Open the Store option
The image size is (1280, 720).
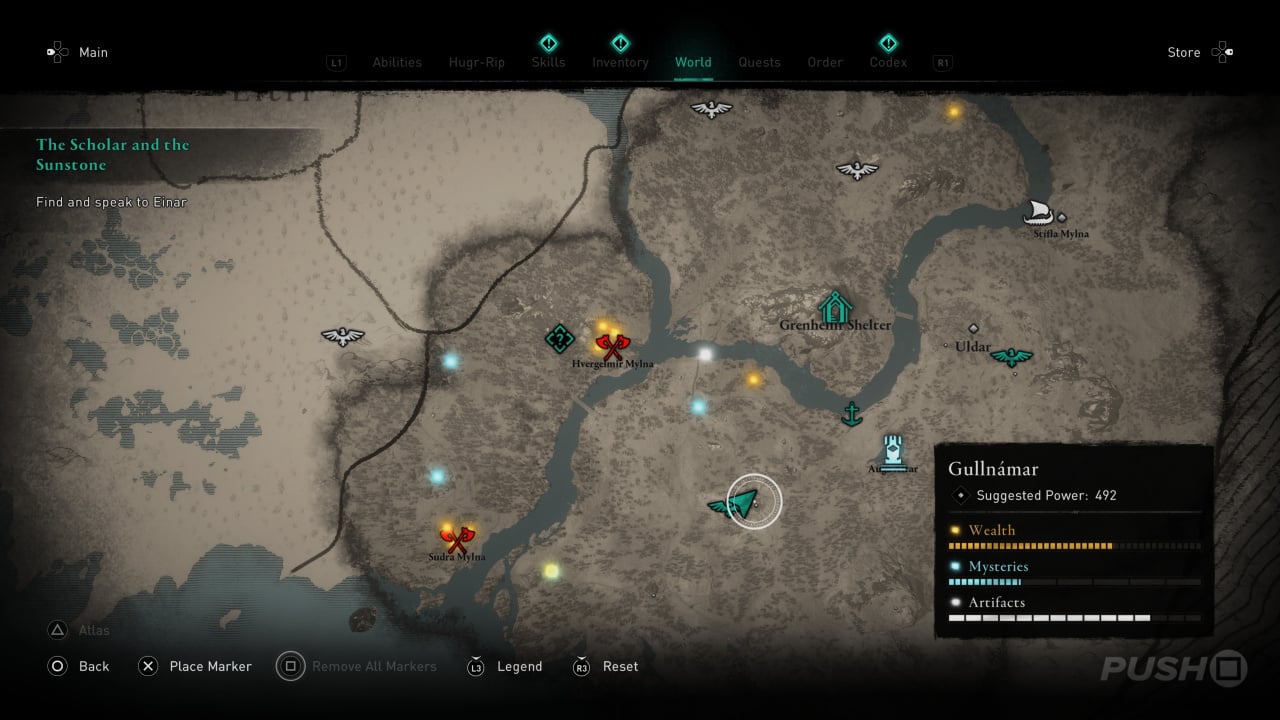[1184, 52]
